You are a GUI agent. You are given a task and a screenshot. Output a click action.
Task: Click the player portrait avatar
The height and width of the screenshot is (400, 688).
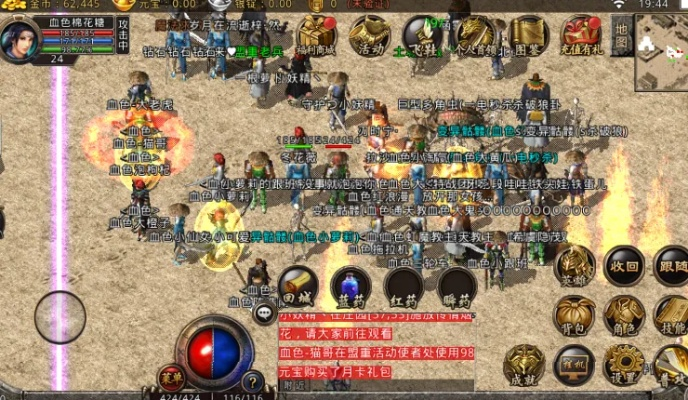coord(19,39)
